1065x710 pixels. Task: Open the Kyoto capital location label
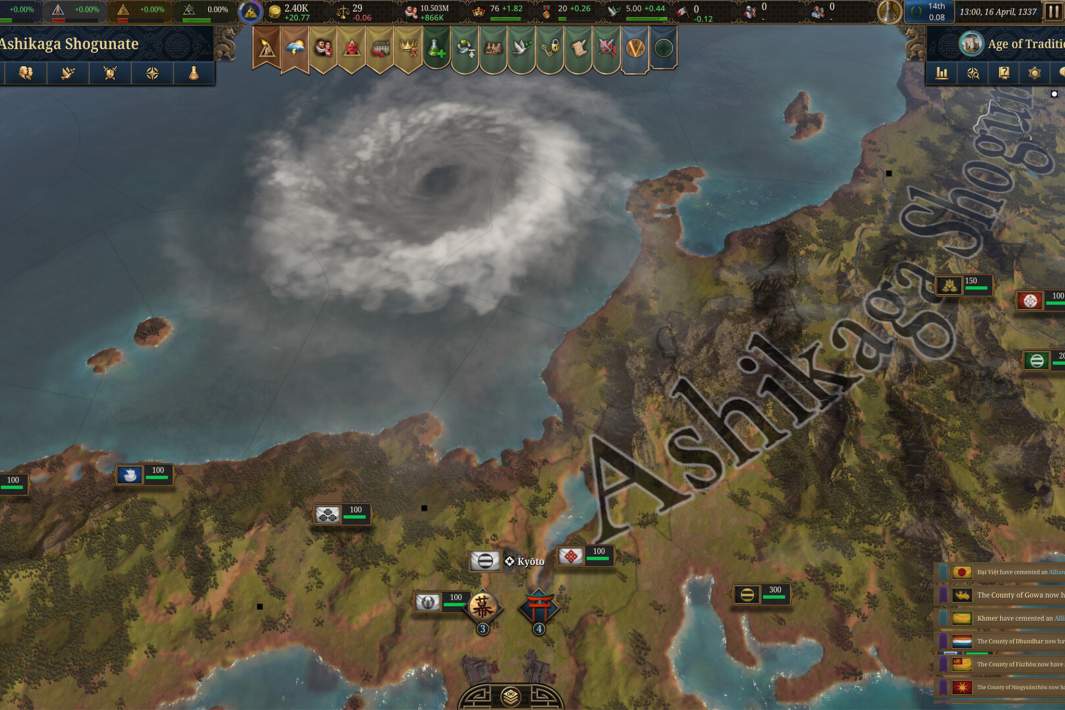[524, 561]
